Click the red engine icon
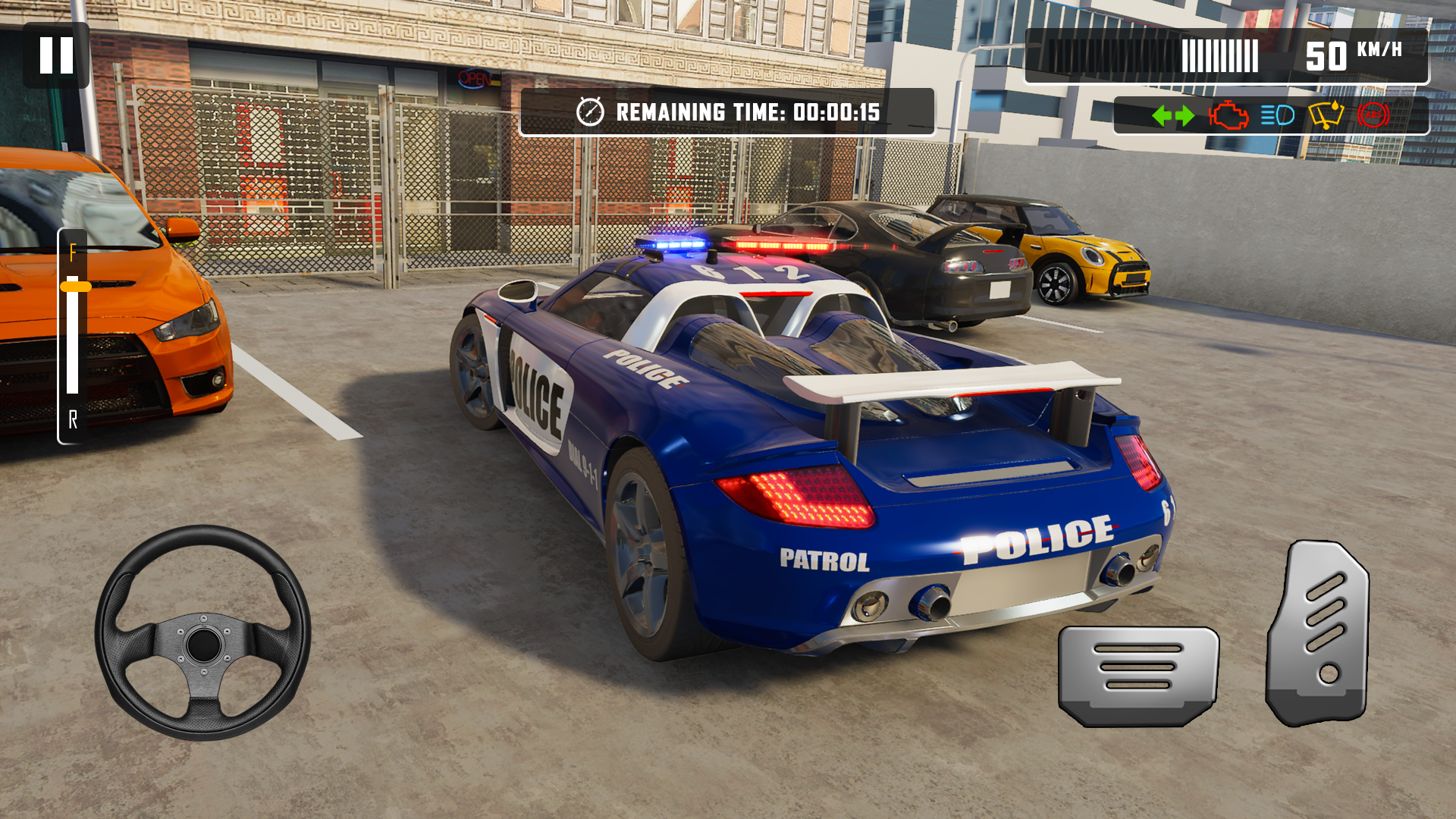This screenshot has height=819, width=1456. pos(1228,116)
